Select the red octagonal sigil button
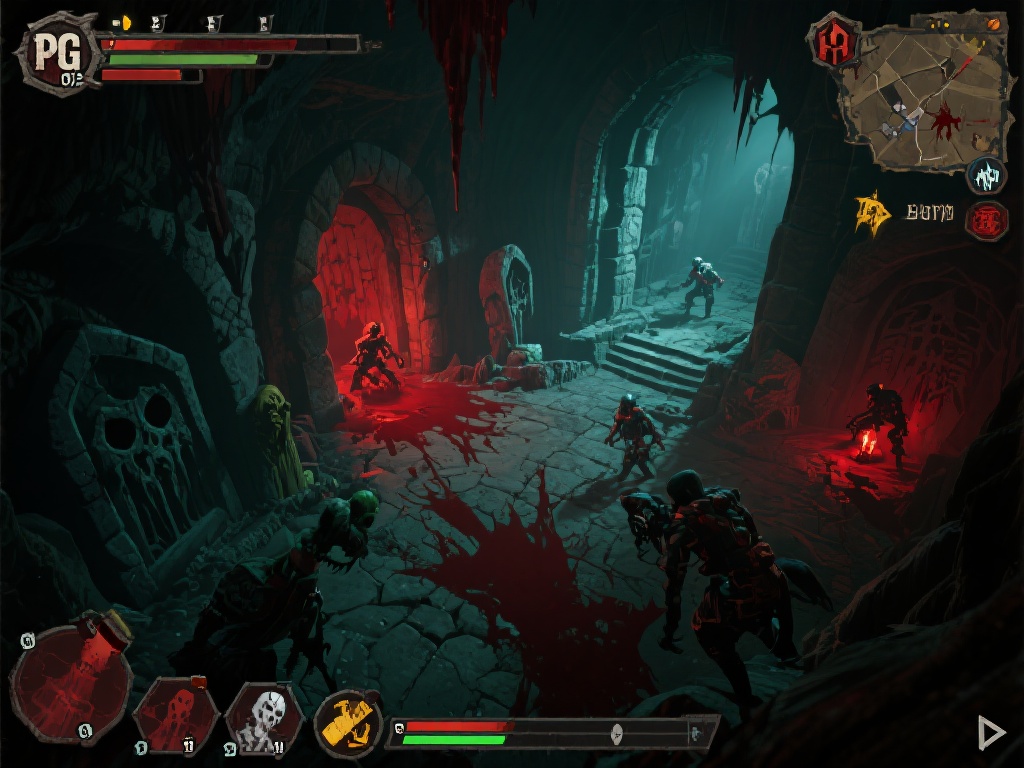1024x768 pixels. [x=986, y=220]
